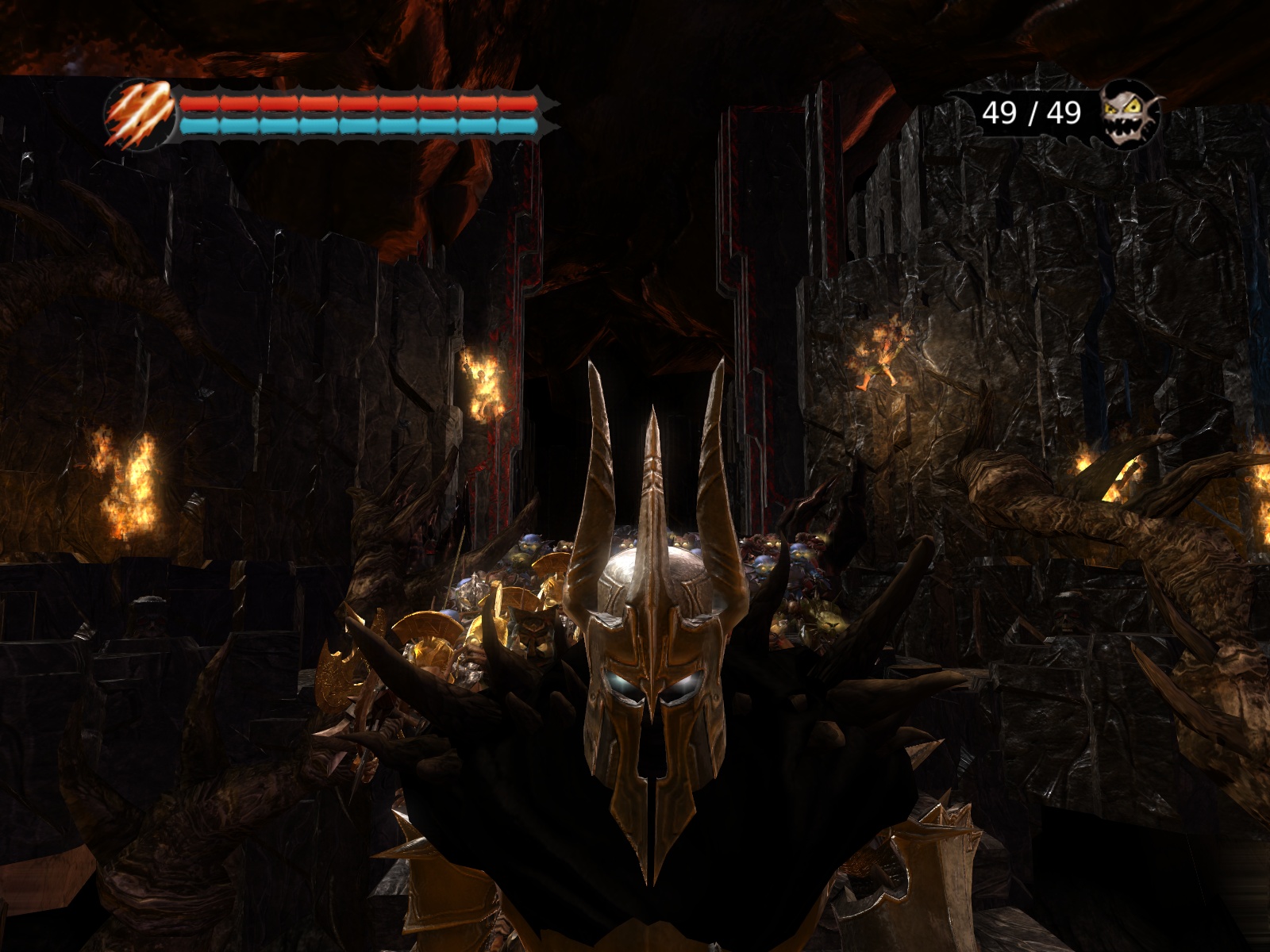
Task: Click the flaming claw spell icon
Action: click(x=139, y=115)
